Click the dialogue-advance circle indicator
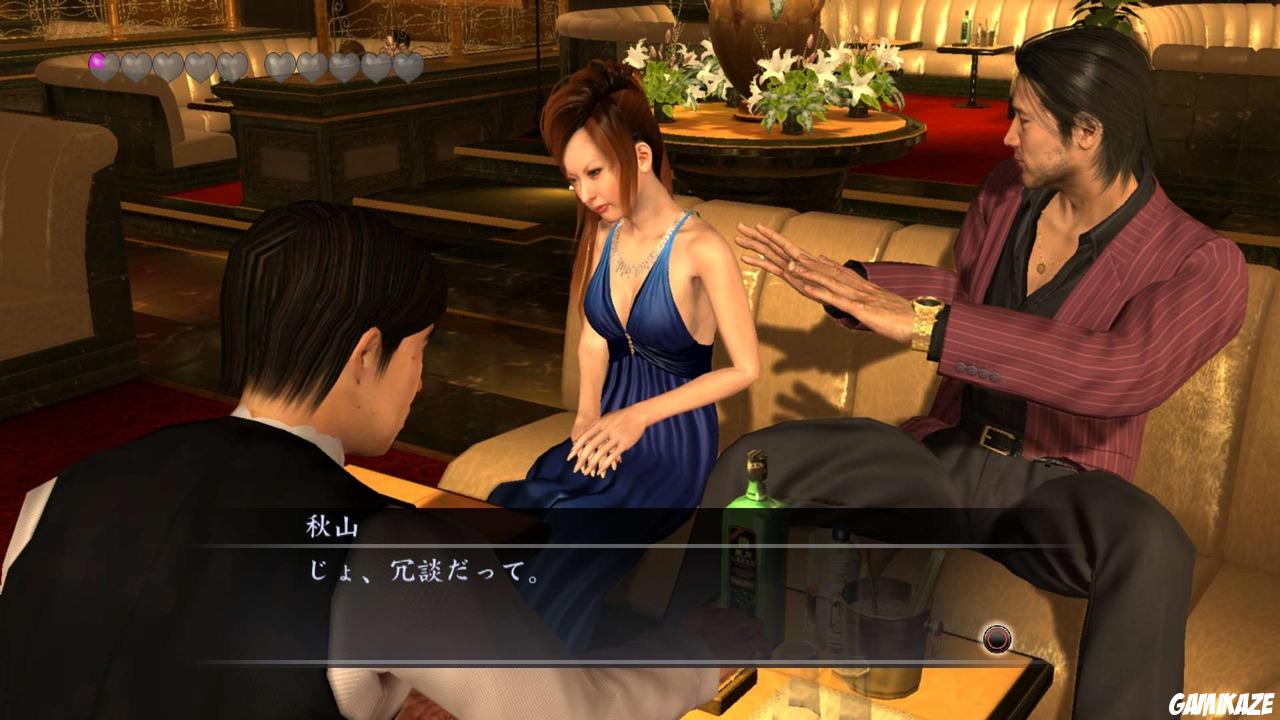Screen dimensions: 1280x720 pos(997,637)
